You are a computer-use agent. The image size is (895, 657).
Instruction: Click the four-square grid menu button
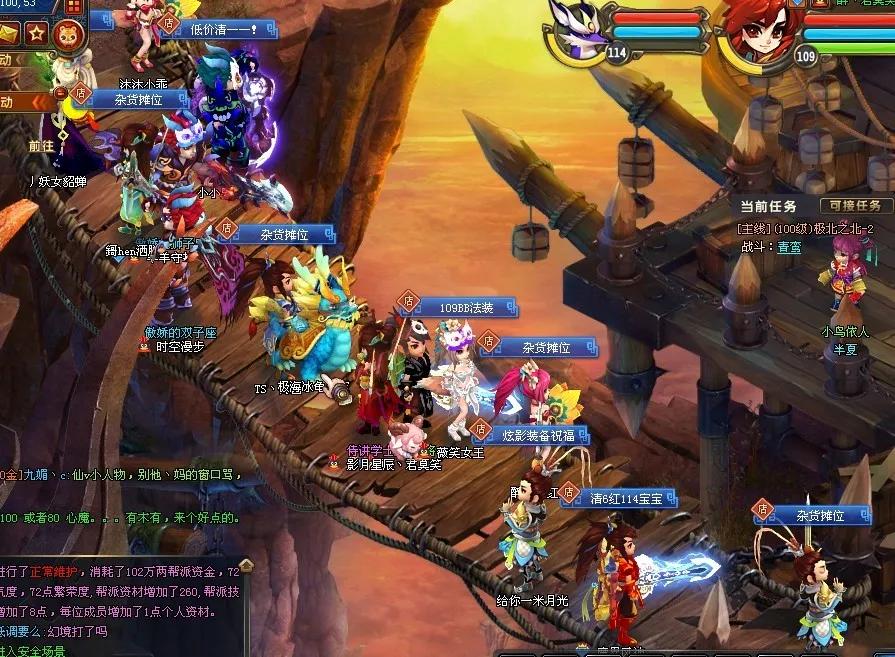click(x=73, y=7)
